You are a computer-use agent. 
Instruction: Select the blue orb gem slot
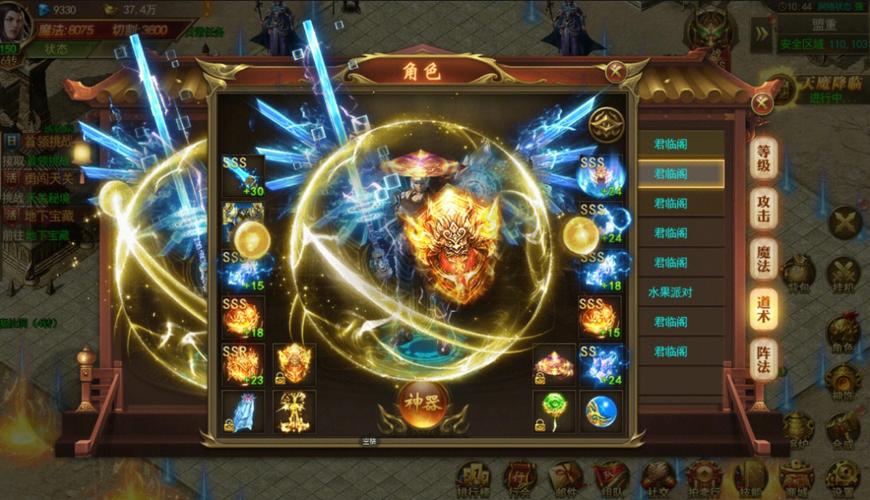coord(601,410)
